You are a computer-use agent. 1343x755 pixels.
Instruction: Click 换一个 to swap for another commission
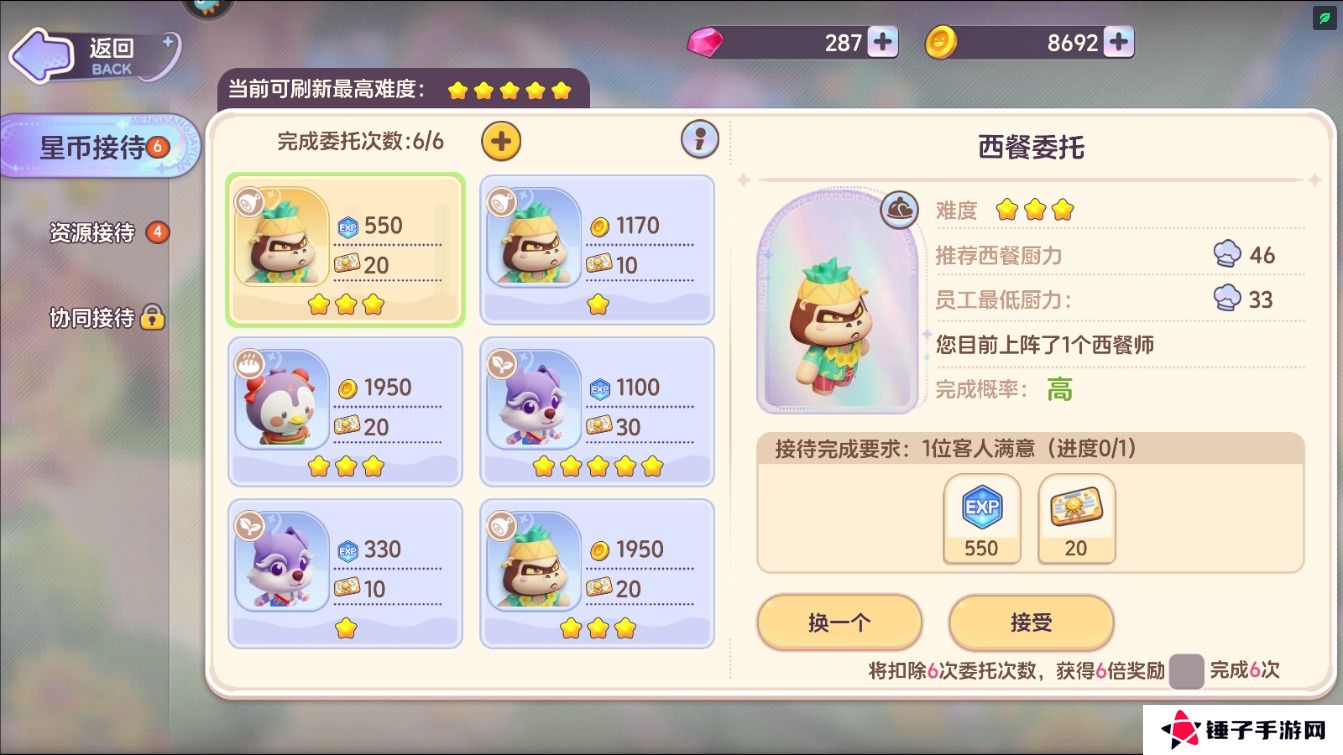[x=839, y=622]
